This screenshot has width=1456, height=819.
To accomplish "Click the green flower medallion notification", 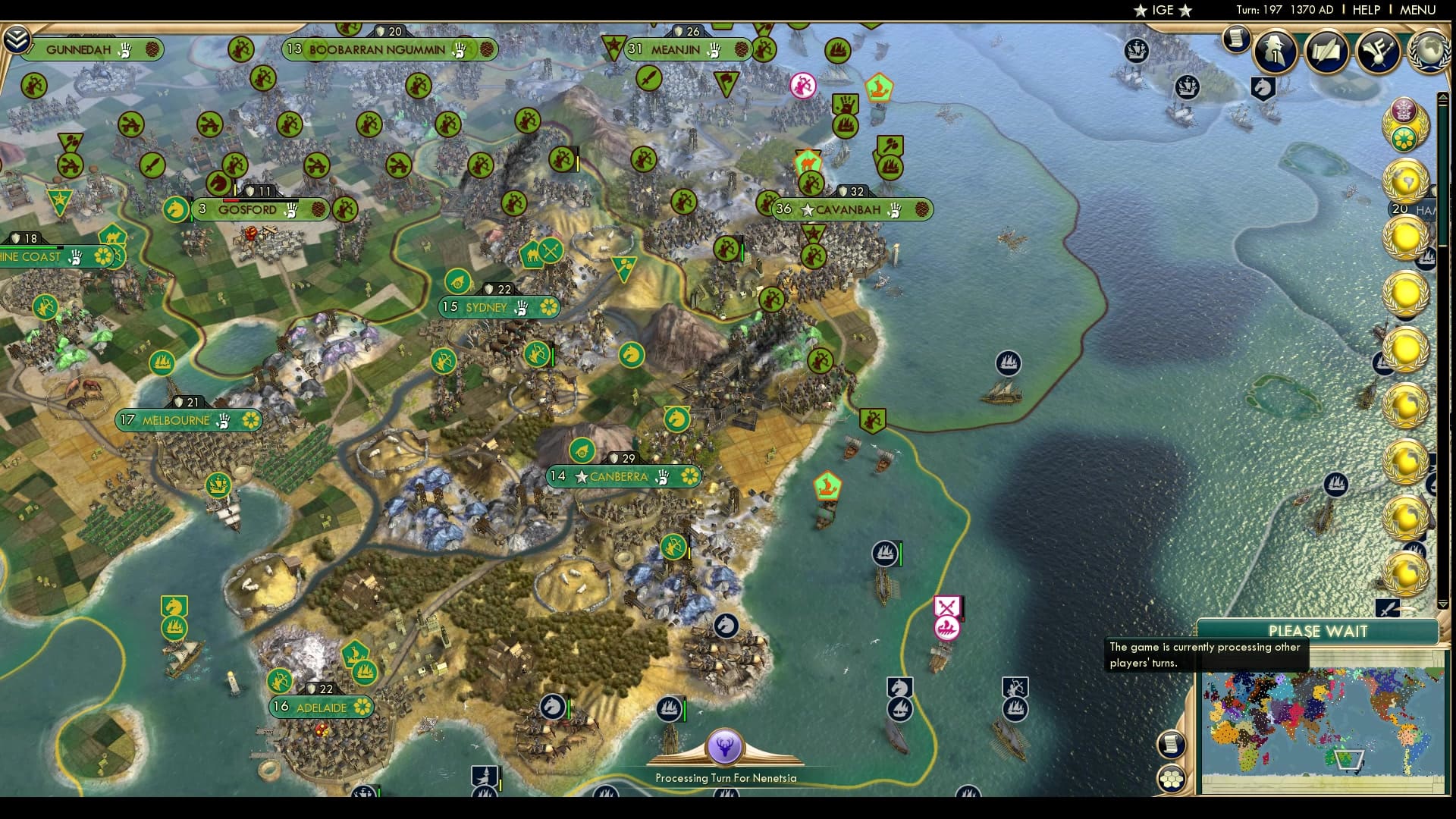I will click(1404, 138).
